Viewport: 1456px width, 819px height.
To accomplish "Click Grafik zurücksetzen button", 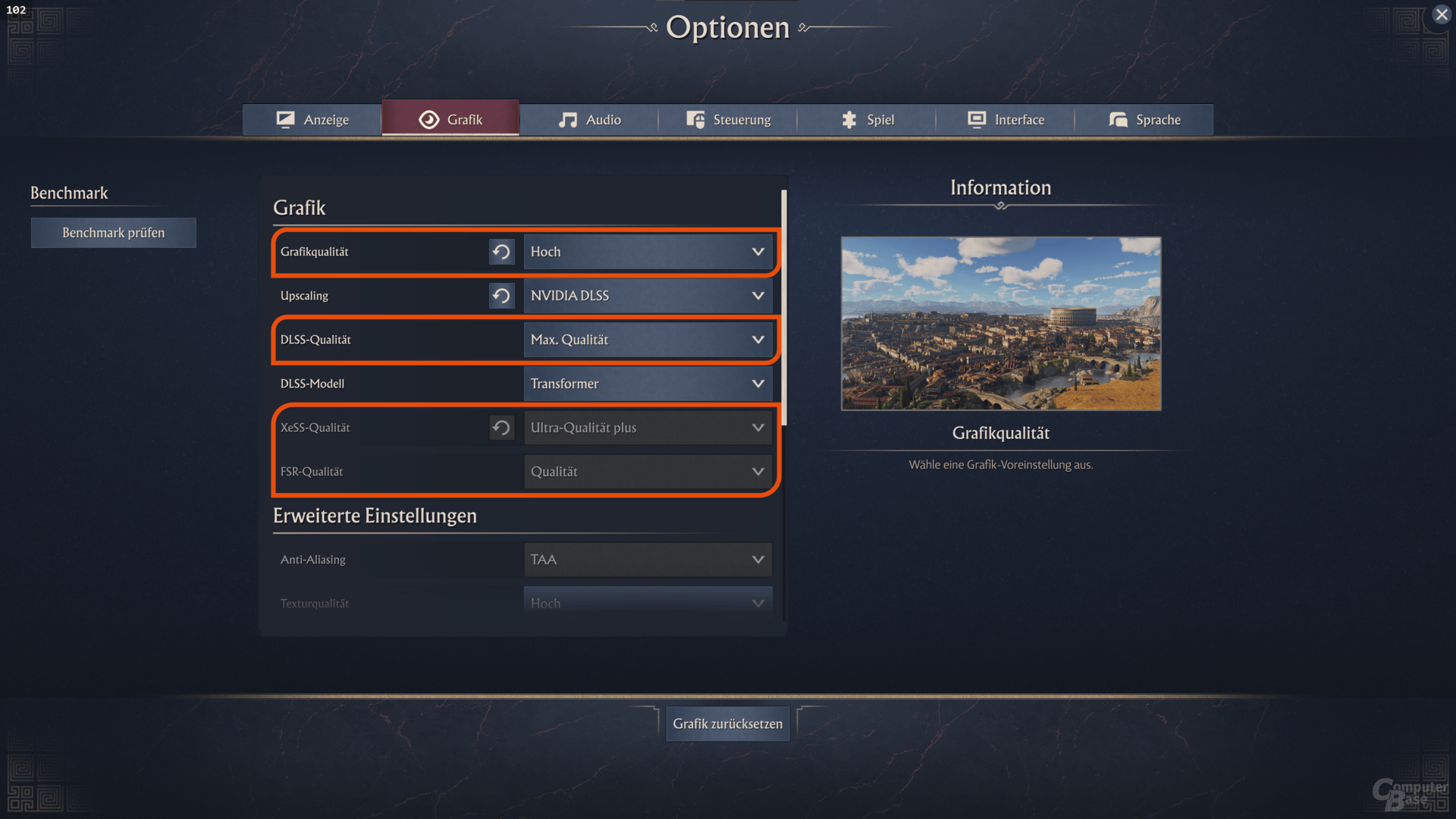I will pyautogui.click(x=728, y=723).
